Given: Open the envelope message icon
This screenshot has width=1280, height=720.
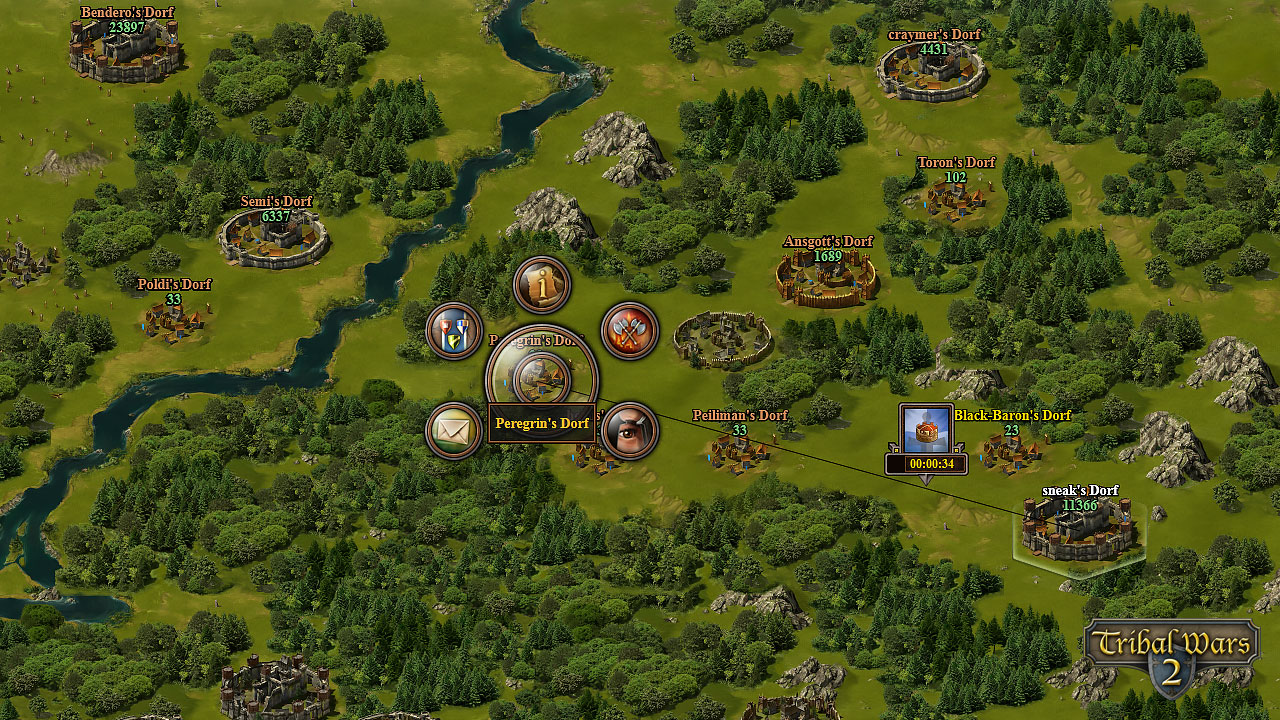Looking at the screenshot, I should (x=453, y=428).
